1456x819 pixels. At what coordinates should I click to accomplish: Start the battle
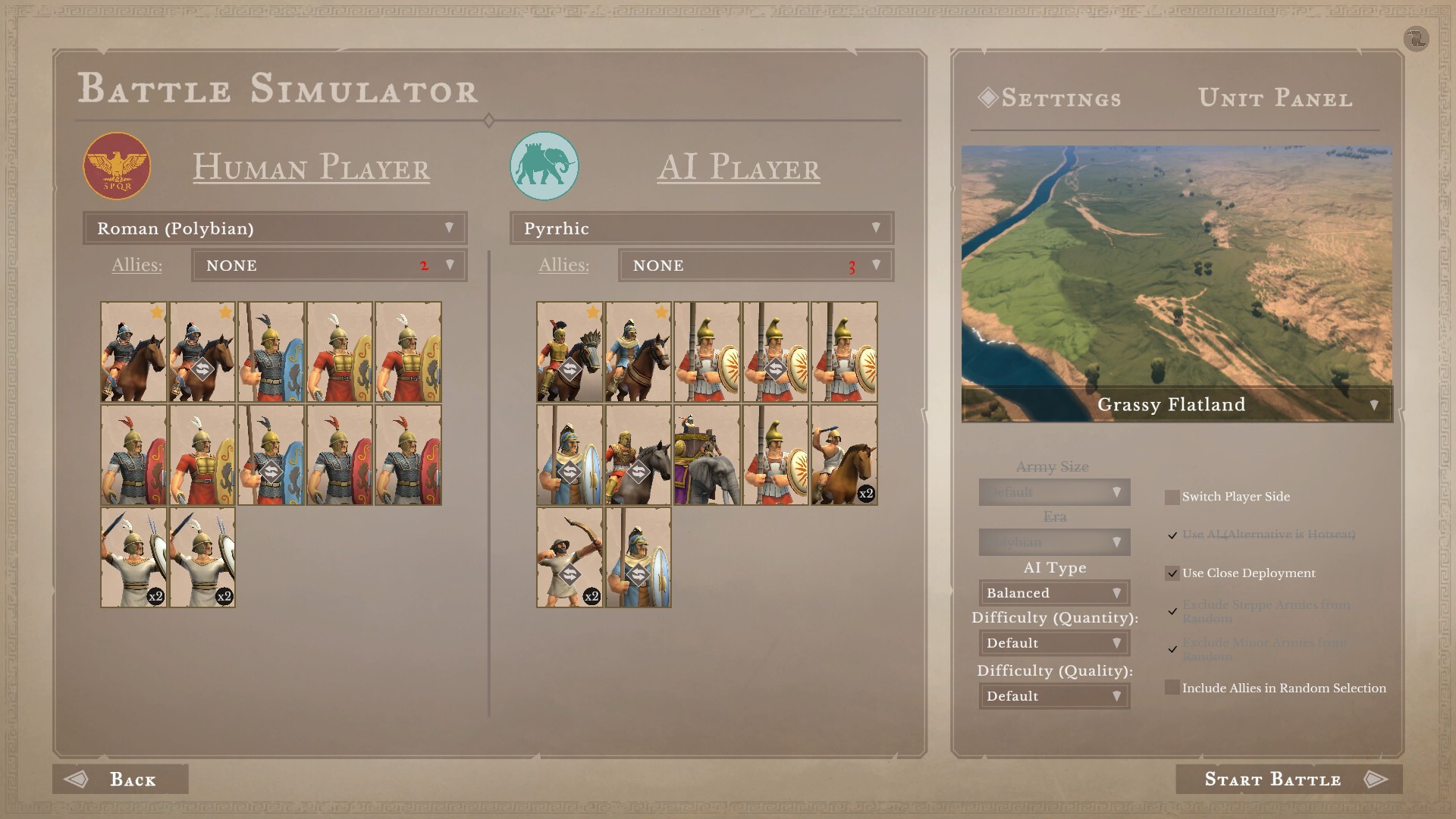pos(1288,780)
